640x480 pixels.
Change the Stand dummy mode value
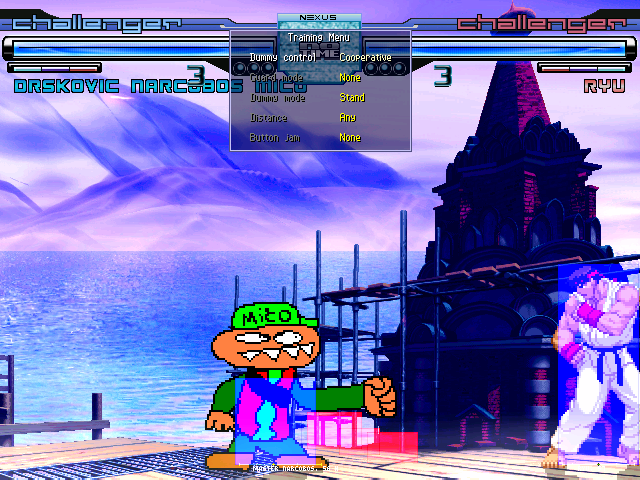tap(352, 98)
